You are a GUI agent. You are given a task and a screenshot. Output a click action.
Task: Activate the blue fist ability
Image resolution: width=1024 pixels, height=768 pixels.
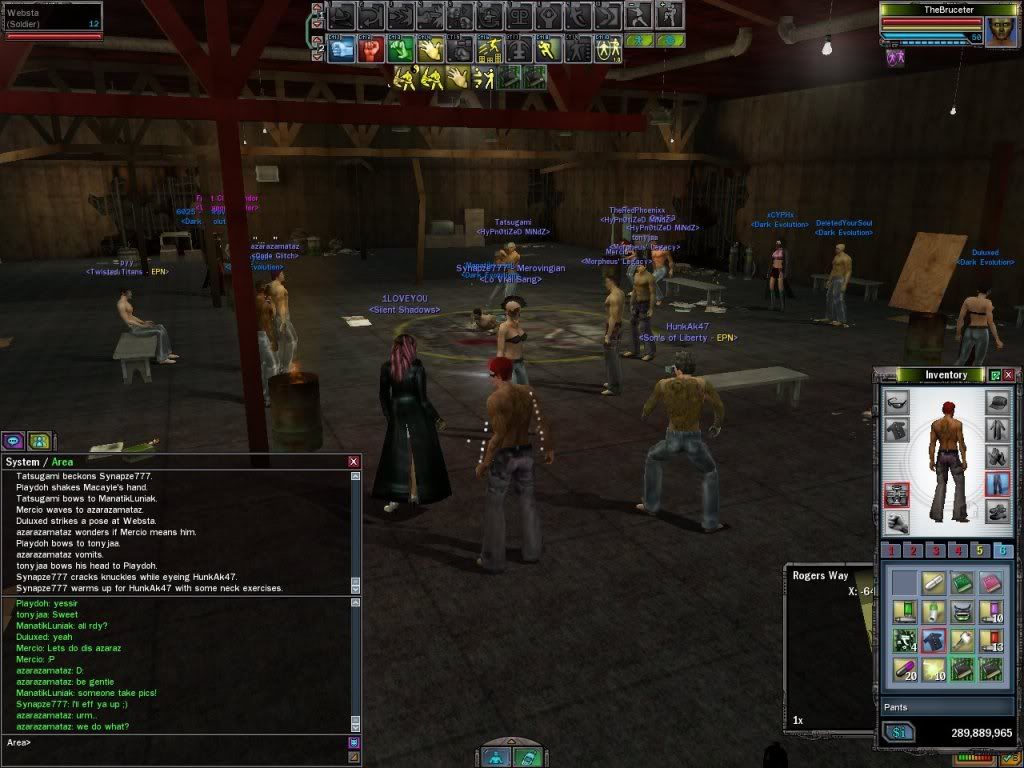point(342,49)
